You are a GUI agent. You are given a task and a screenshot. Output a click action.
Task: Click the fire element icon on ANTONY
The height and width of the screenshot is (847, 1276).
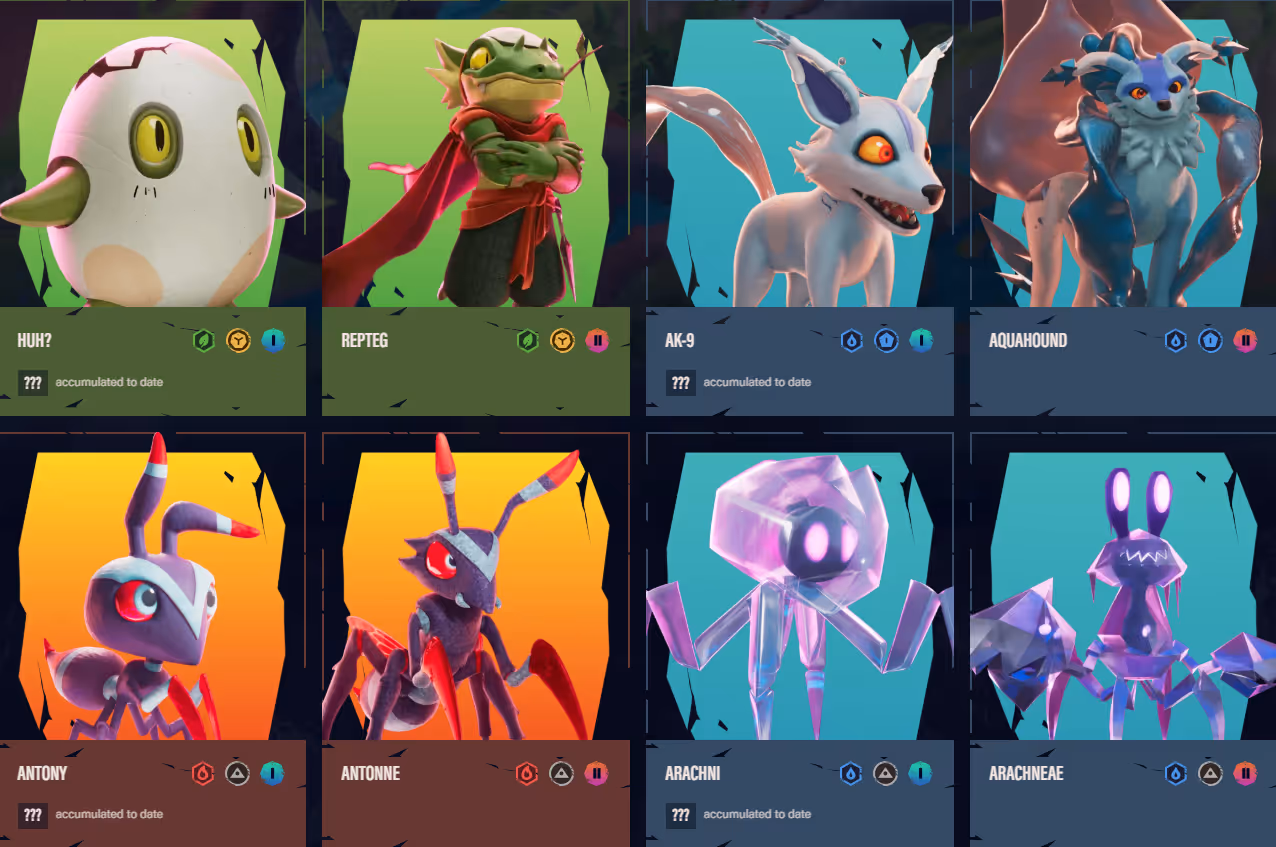203,773
